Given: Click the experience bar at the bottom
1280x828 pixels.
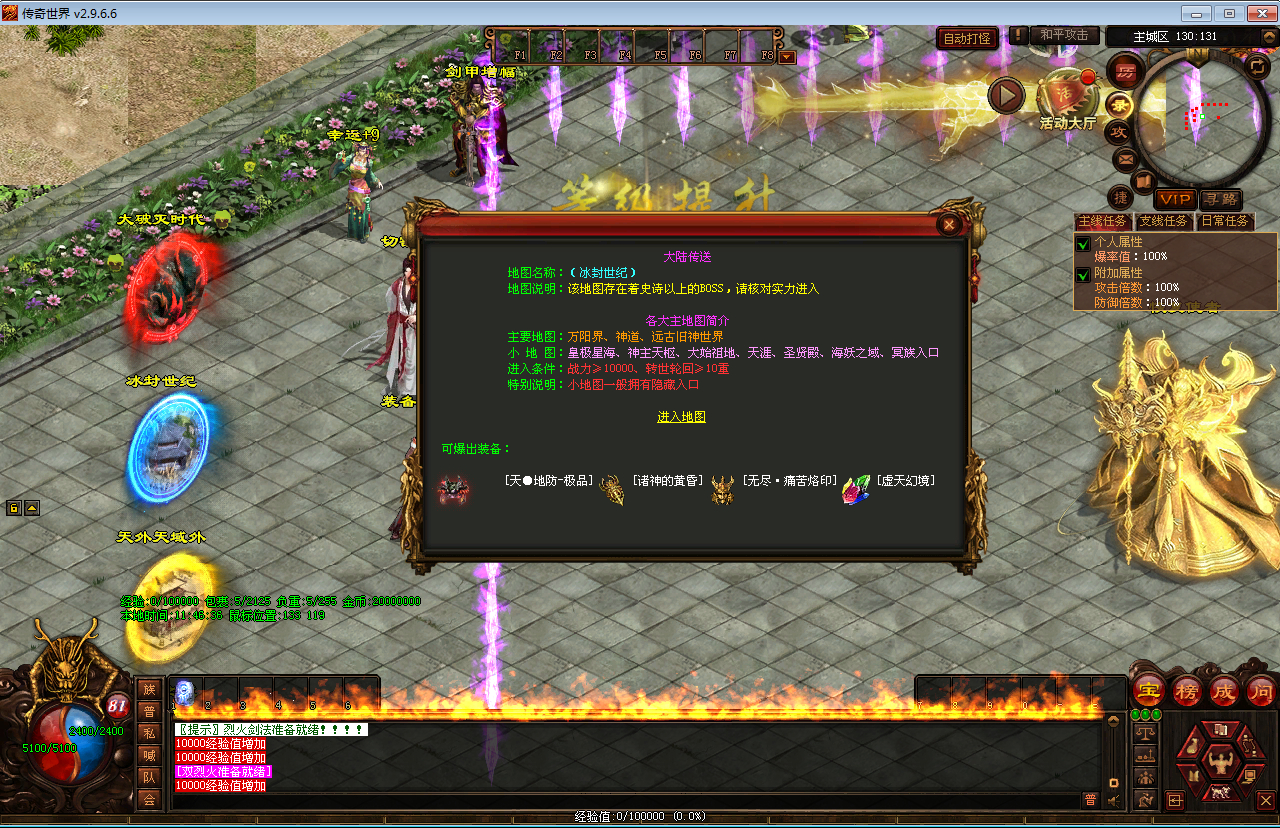Looking at the screenshot, I should tap(640, 816).
